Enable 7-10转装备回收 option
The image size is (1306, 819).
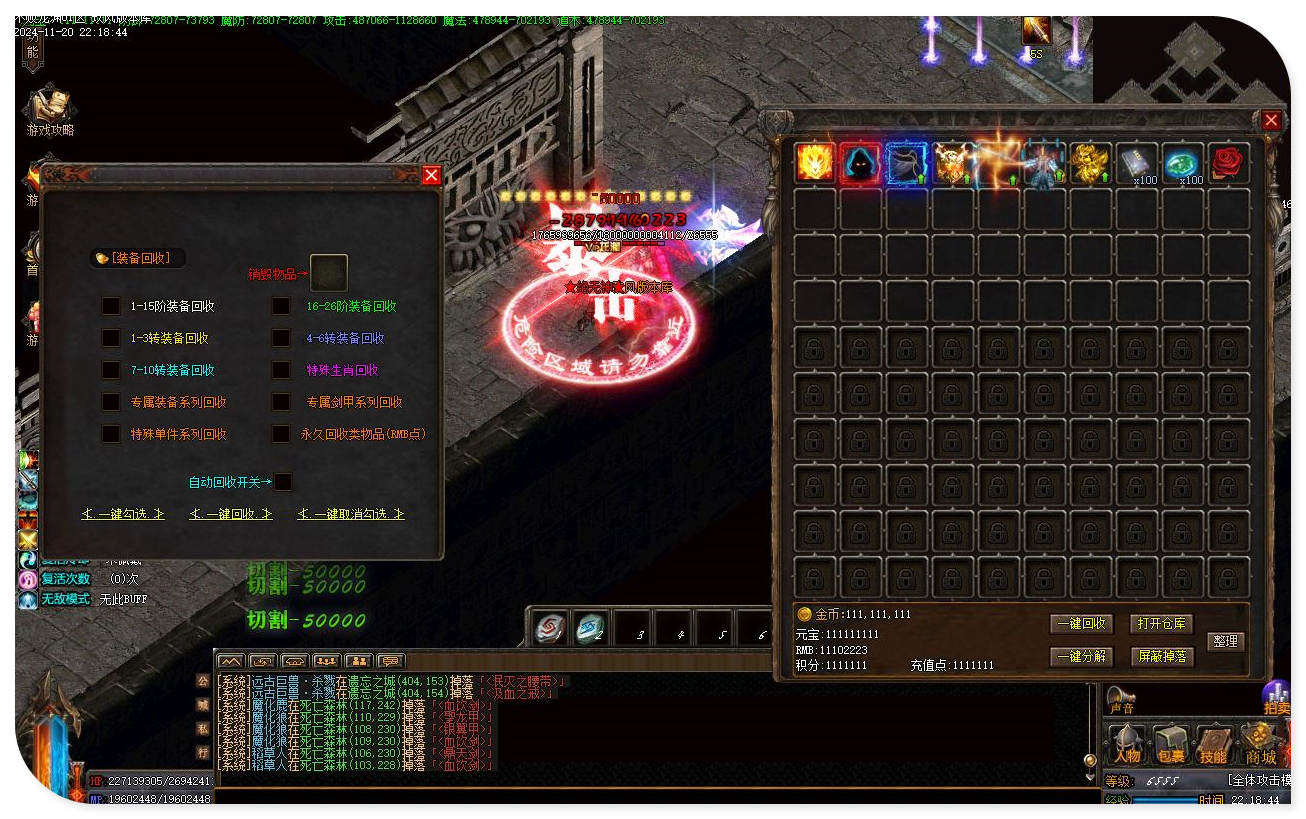111,370
